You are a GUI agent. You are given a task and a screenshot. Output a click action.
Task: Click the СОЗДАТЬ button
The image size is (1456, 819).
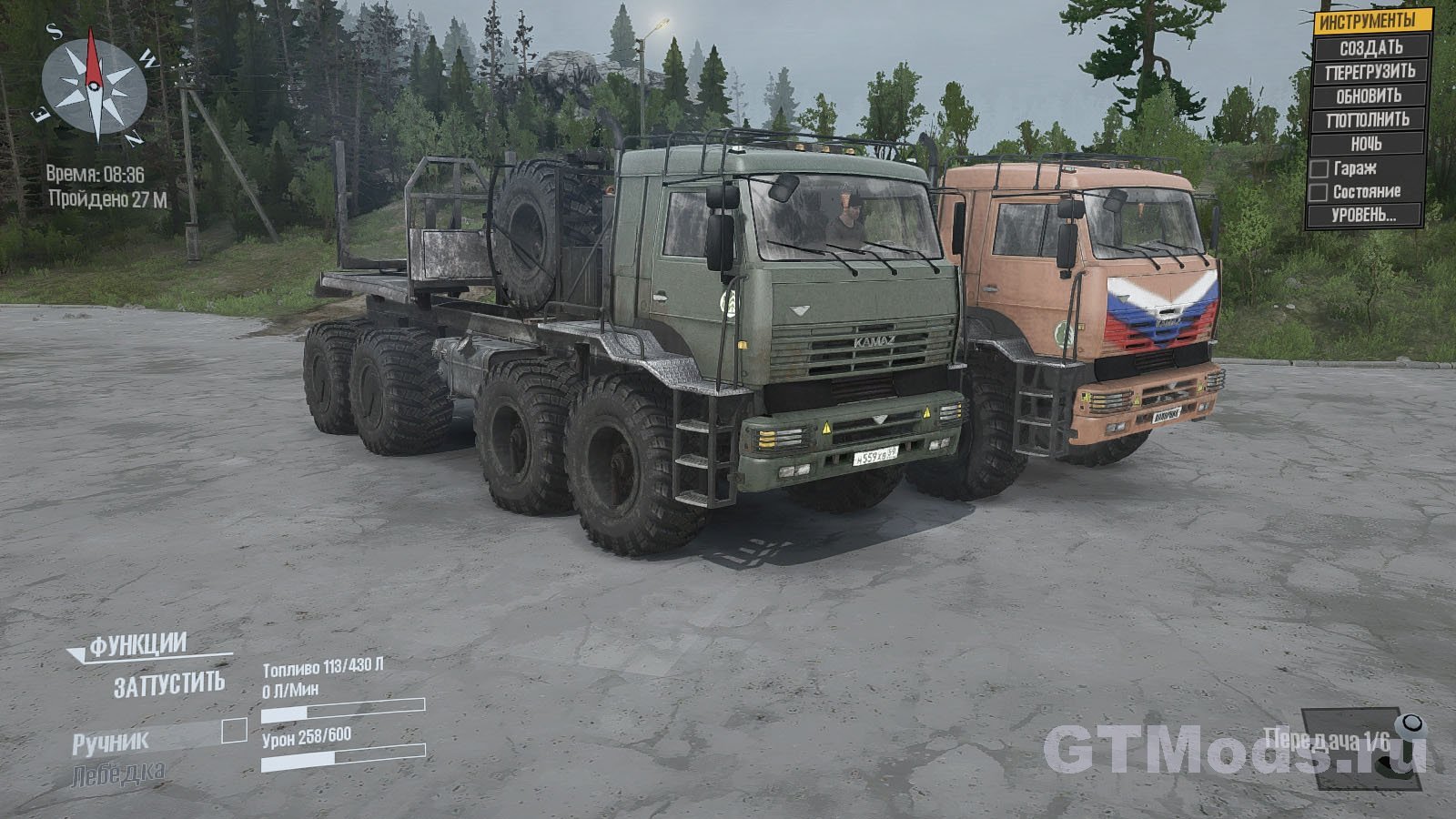point(1370,47)
